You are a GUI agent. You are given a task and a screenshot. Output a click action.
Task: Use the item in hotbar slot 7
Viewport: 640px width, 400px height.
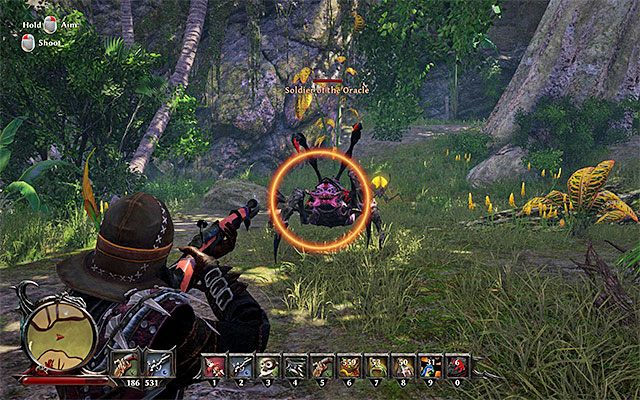(x=377, y=365)
